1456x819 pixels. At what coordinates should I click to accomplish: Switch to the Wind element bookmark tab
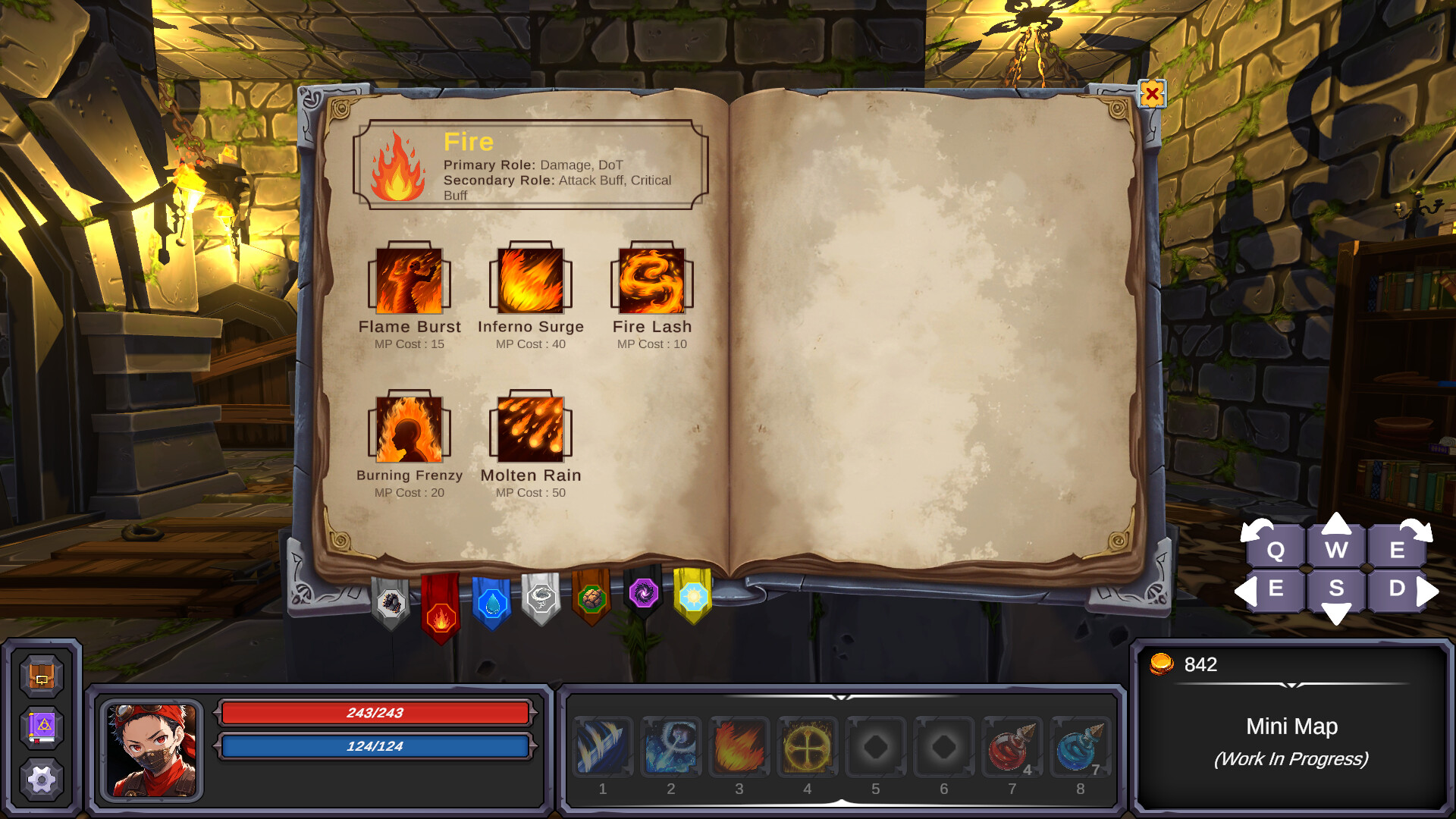[541, 599]
